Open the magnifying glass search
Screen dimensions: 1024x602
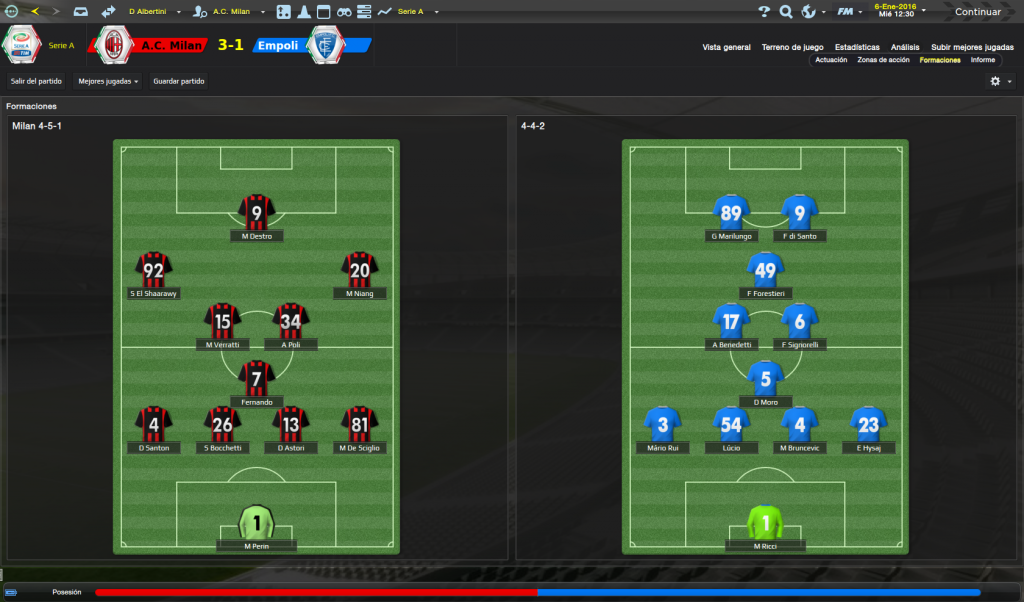coord(786,12)
